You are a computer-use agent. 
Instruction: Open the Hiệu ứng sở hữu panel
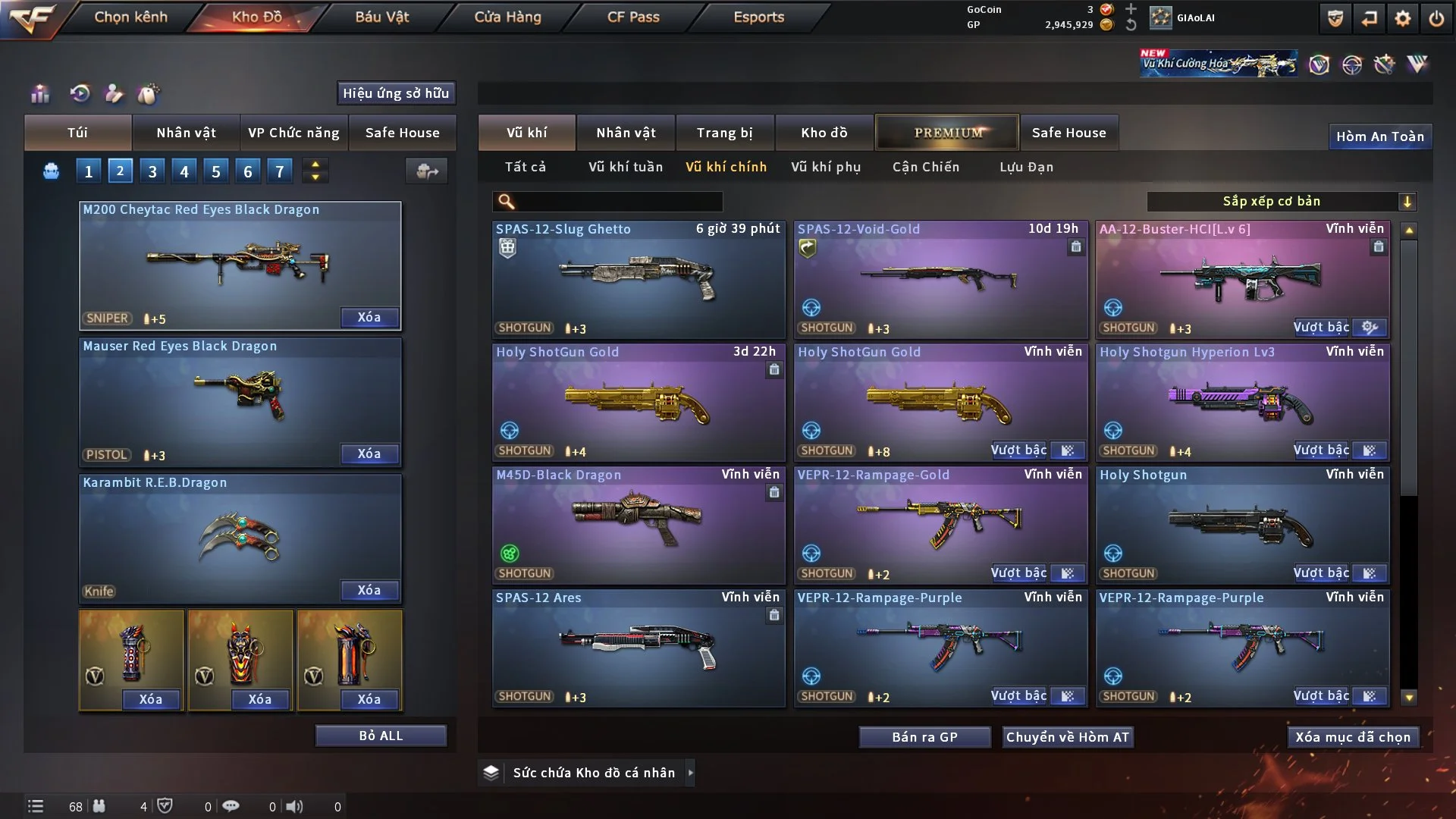pyautogui.click(x=396, y=93)
